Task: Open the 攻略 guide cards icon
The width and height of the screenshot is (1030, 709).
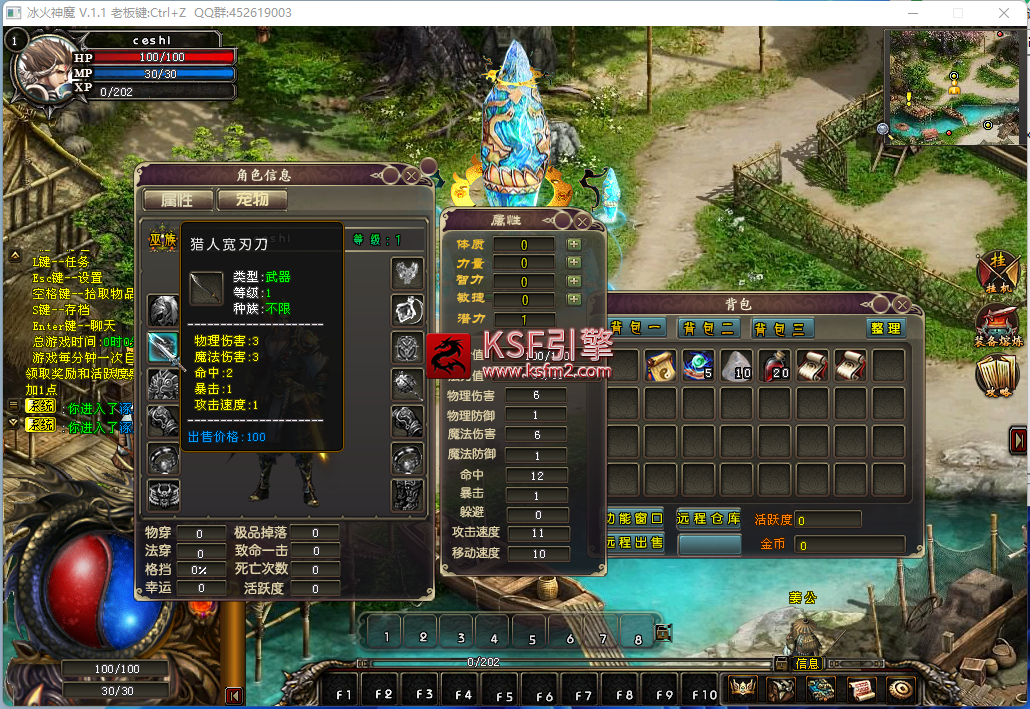Action: pos(997,375)
